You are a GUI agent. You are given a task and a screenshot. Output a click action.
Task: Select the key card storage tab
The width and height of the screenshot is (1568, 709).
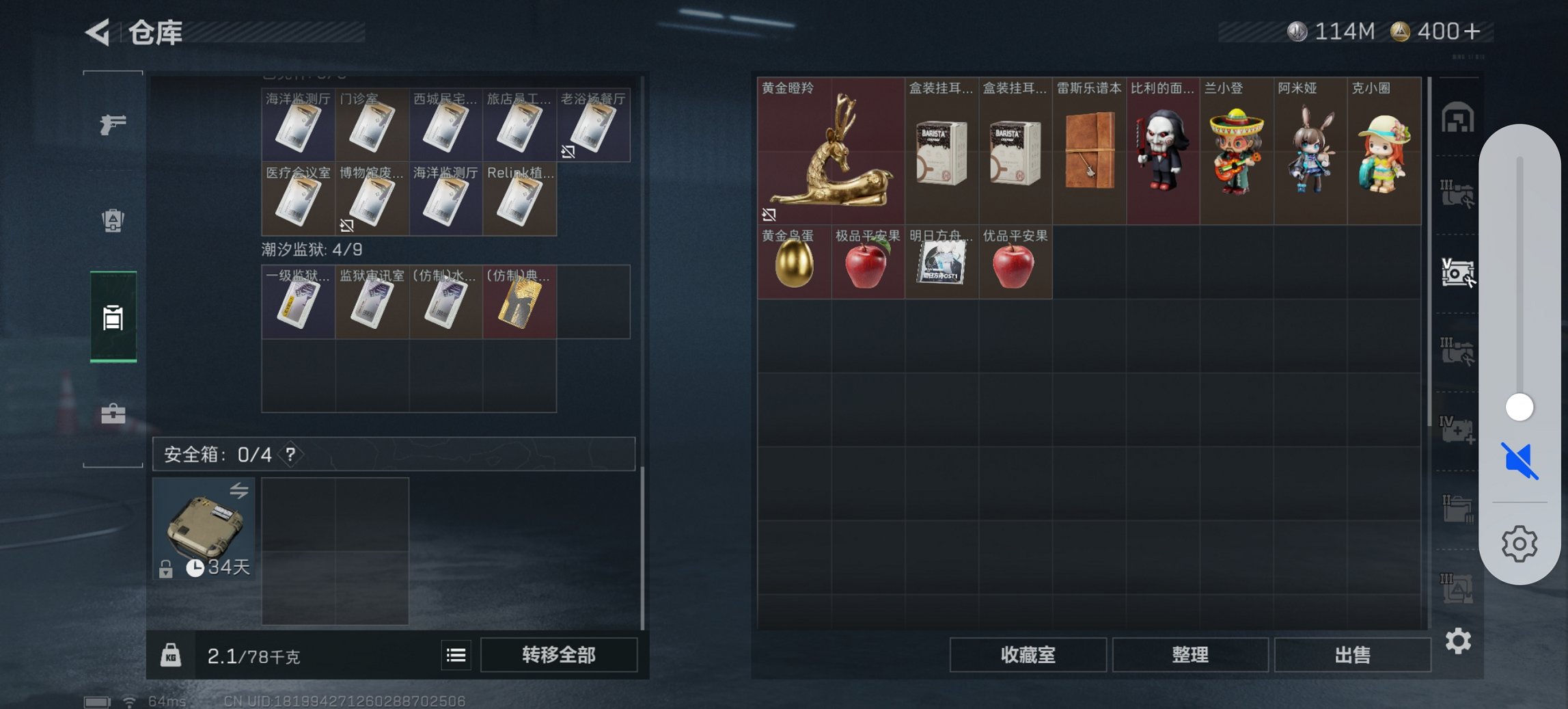pyautogui.click(x=113, y=318)
